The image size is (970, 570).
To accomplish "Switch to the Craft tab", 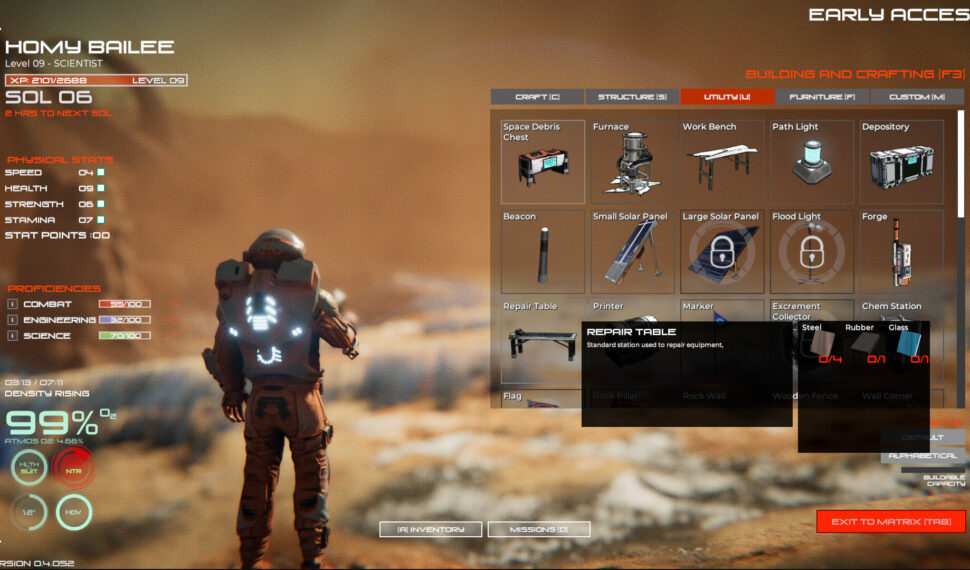I will click(x=537, y=97).
